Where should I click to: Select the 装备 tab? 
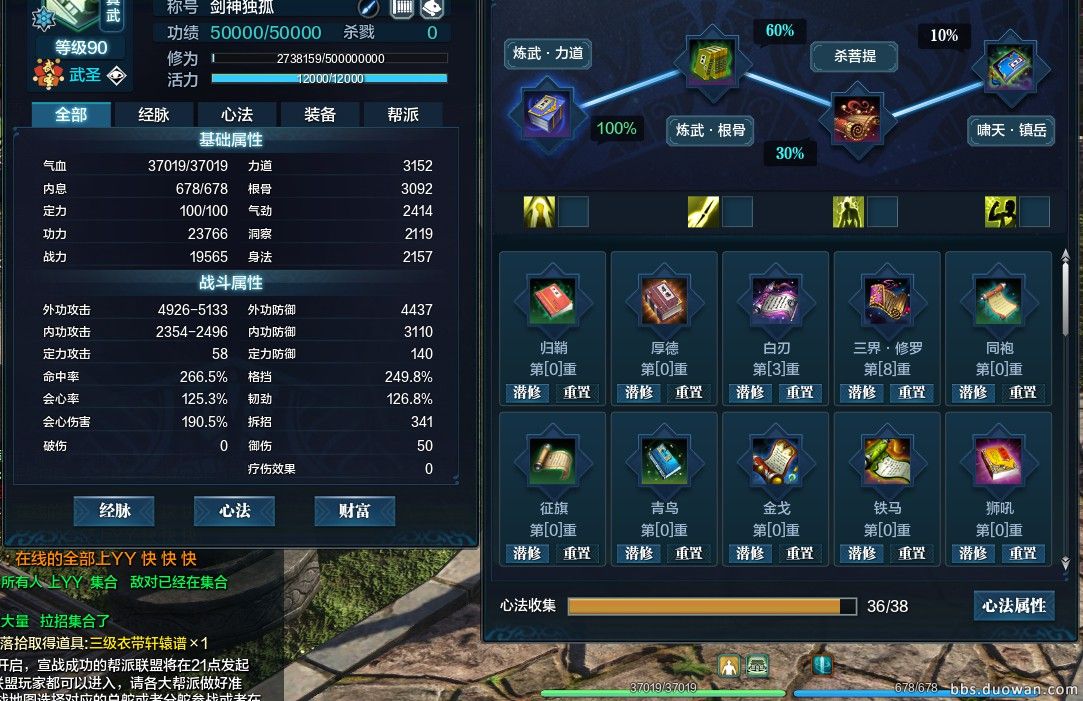[319, 115]
